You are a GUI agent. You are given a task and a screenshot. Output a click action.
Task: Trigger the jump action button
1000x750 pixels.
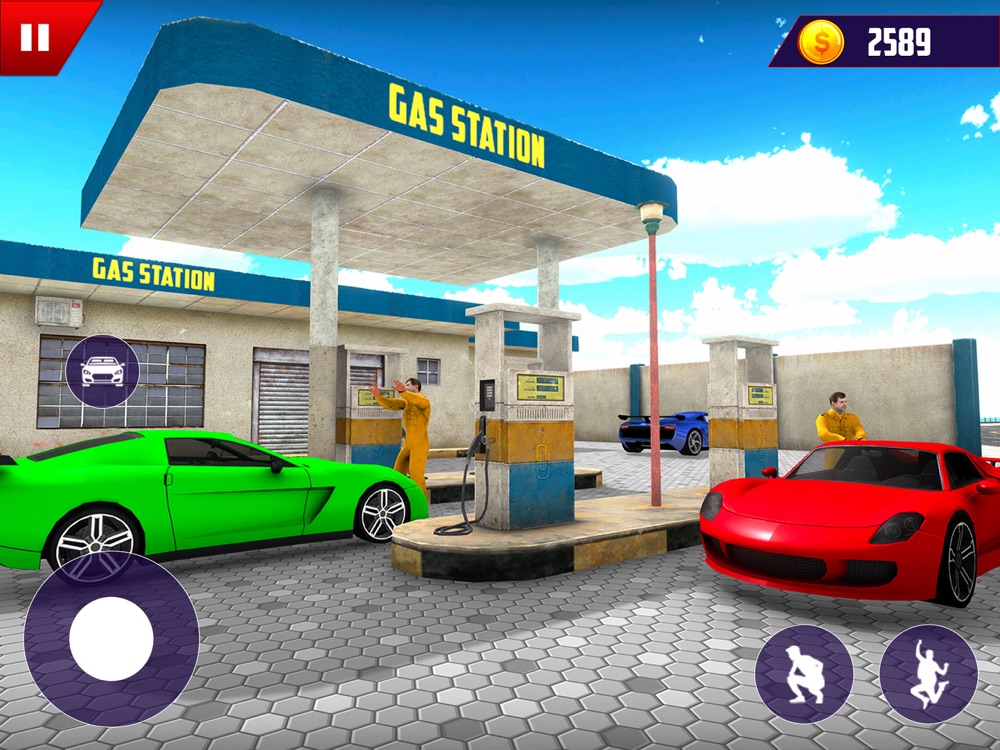[x=928, y=673]
